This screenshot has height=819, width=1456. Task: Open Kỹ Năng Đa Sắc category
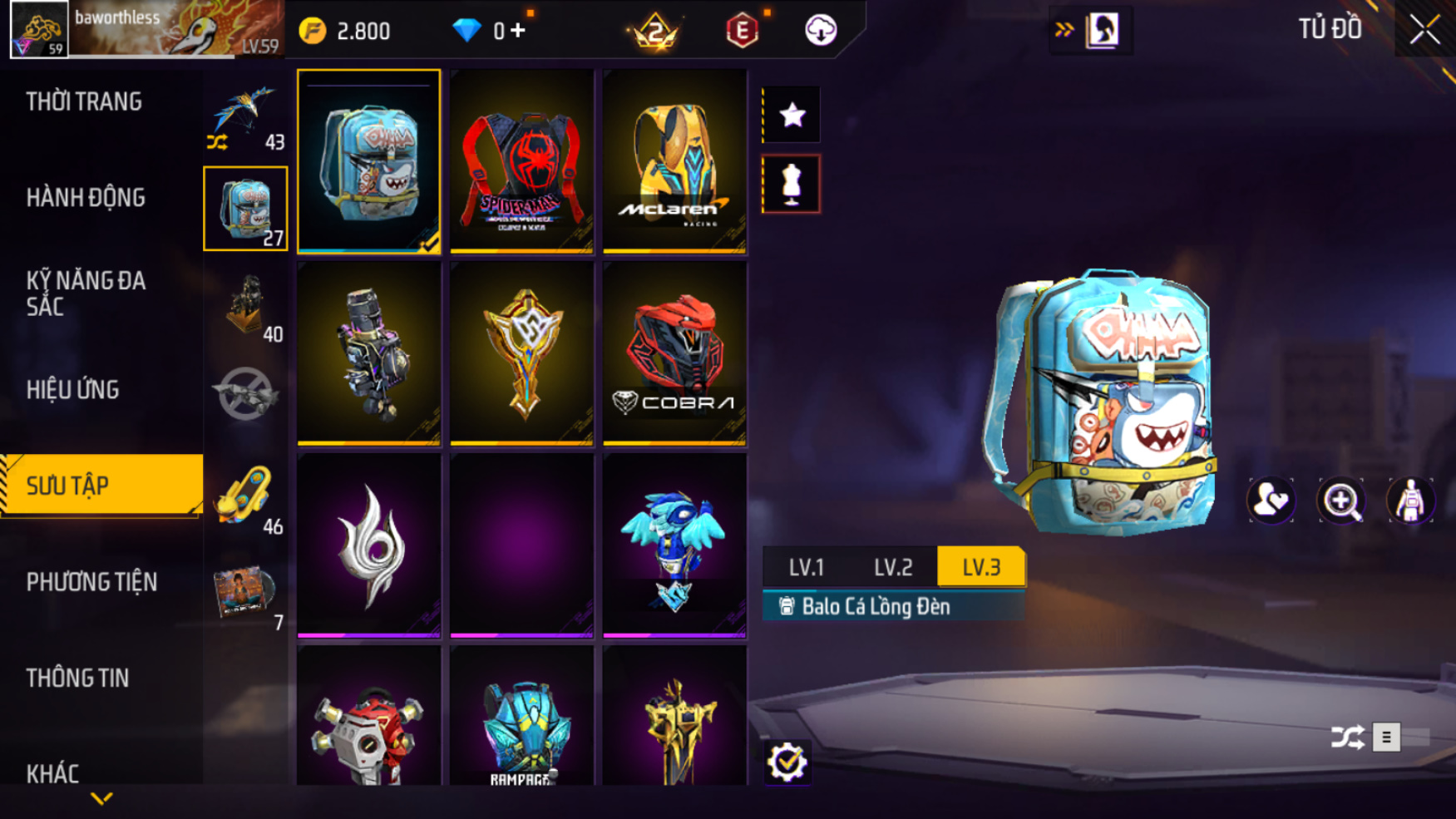[x=86, y=293]
